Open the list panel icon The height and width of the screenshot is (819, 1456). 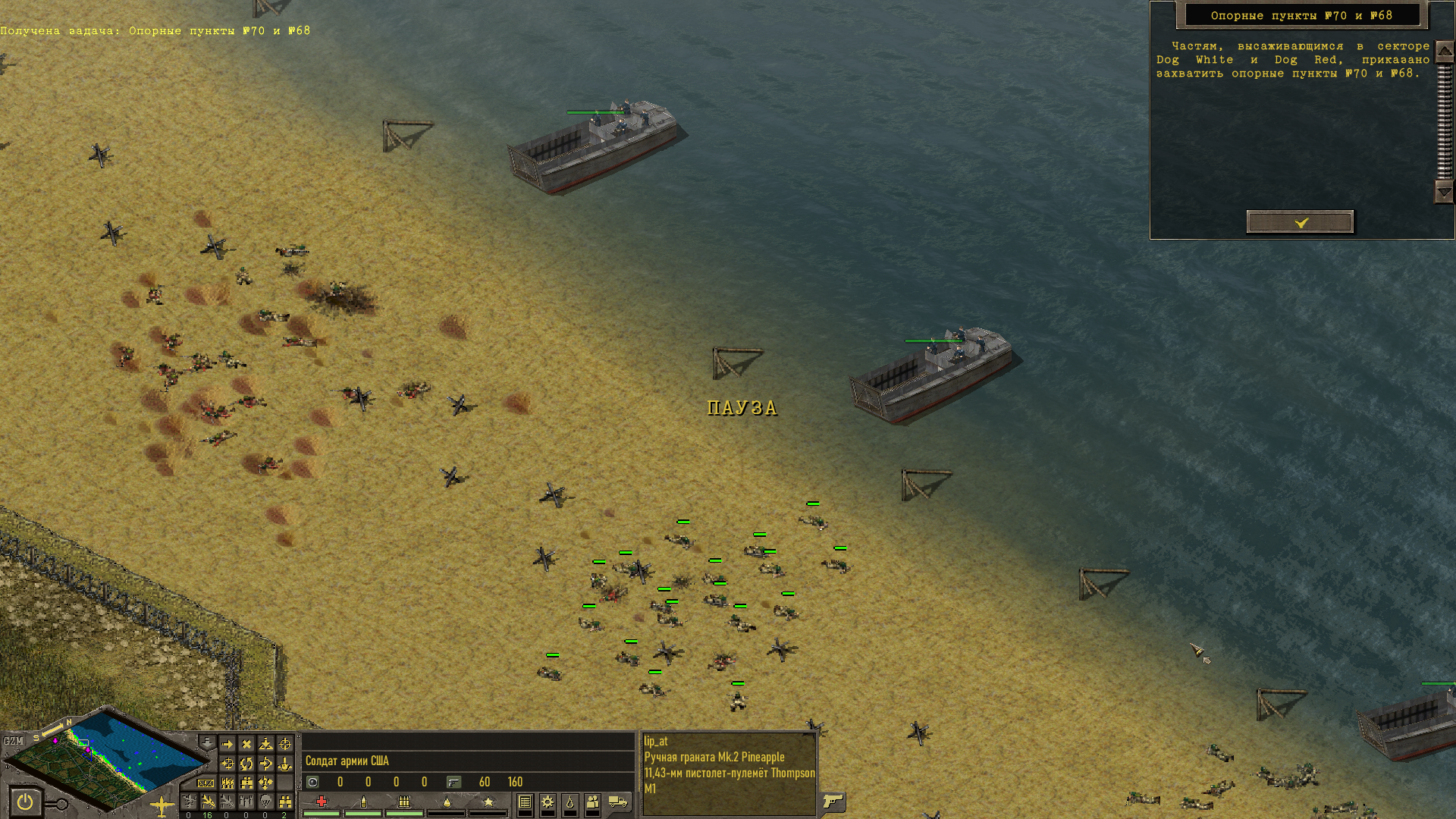point(525,802)
